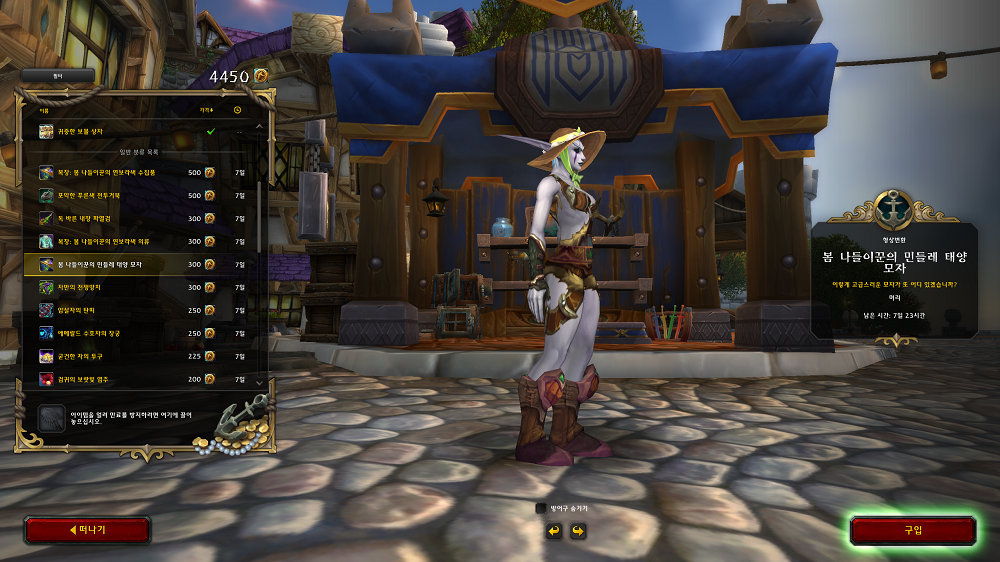Rotate the character preview left

point(553,530)
